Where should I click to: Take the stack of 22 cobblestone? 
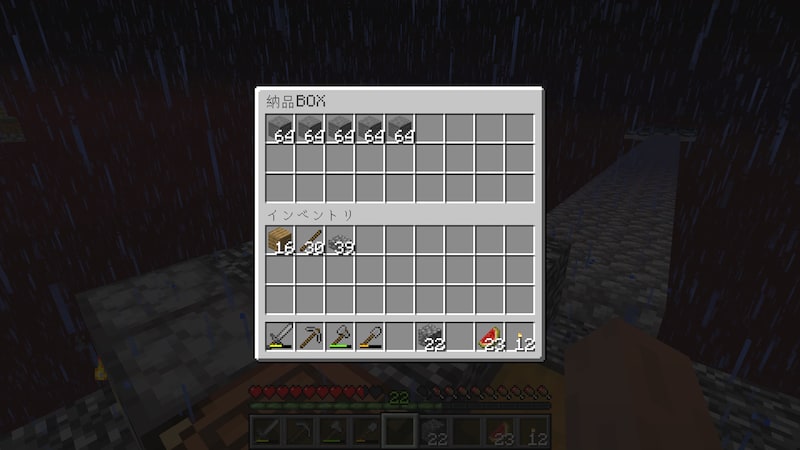[430, 337]
